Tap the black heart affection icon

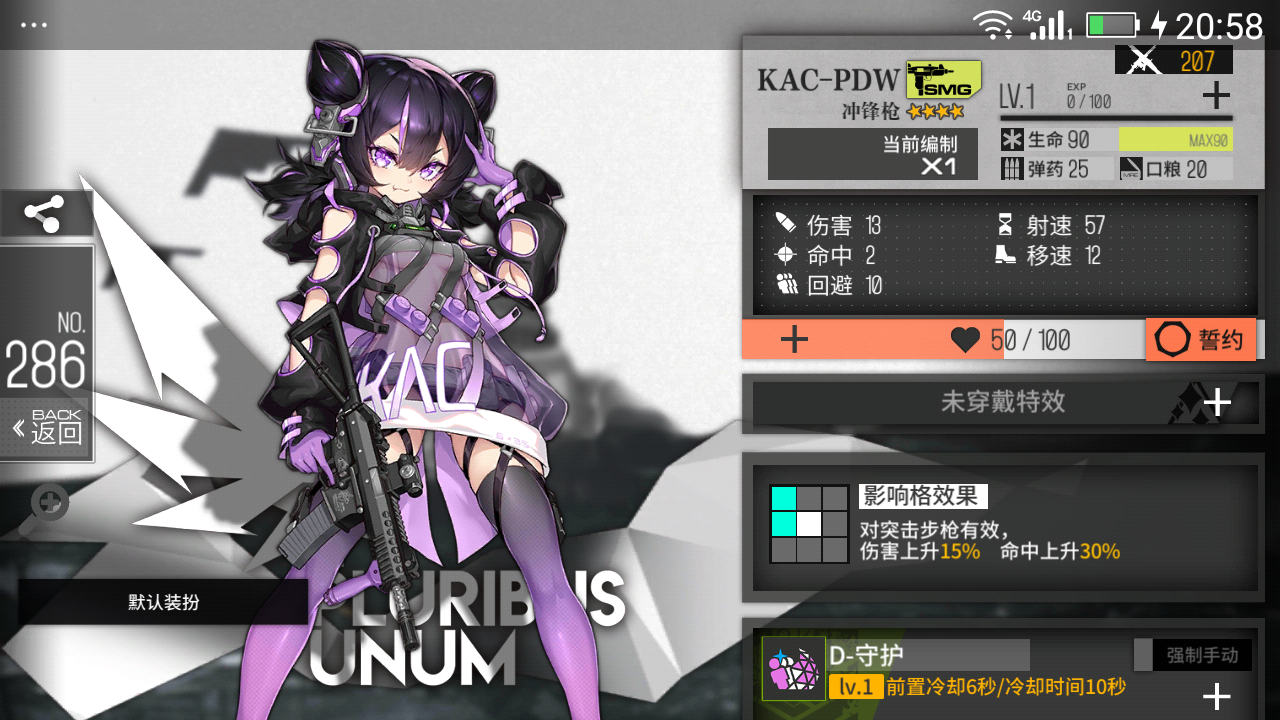click(963, 339)
